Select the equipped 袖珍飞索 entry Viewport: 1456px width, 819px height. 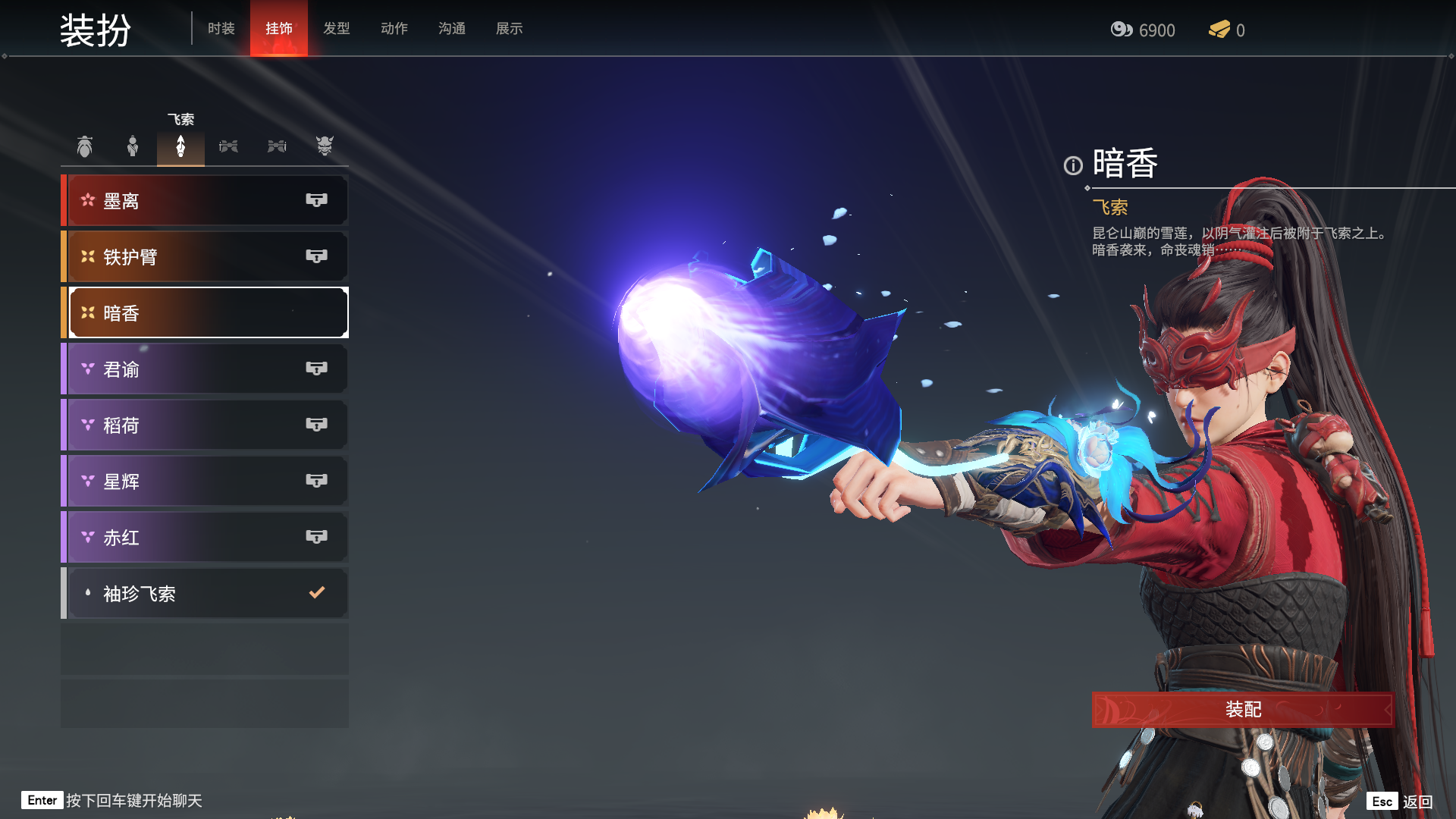click(206, 594)
